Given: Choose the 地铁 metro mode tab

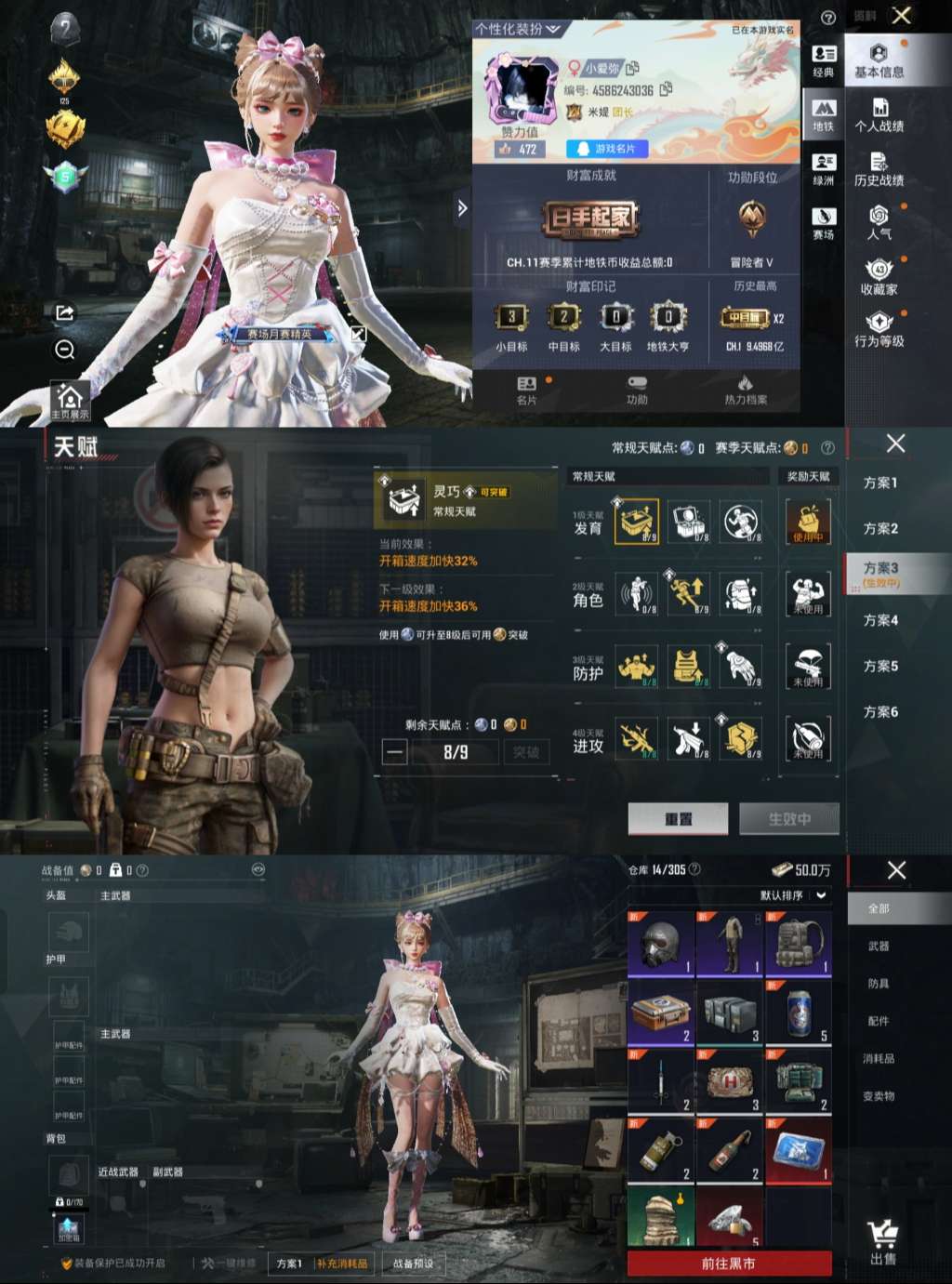Looking at the screenshot, I should click(x=824, y=115).
